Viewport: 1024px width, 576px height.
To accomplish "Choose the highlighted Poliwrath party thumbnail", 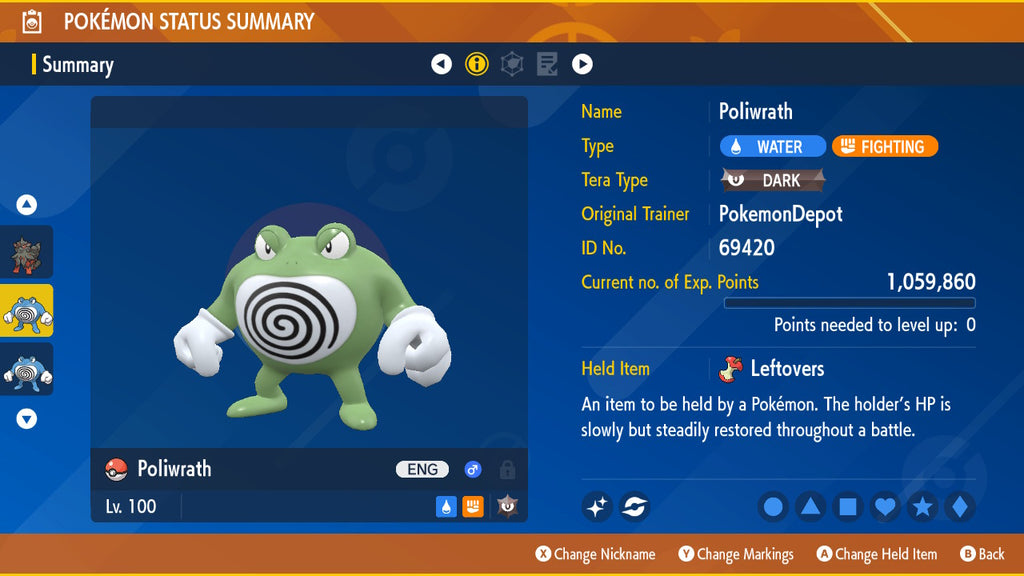I will pos(27,311).
